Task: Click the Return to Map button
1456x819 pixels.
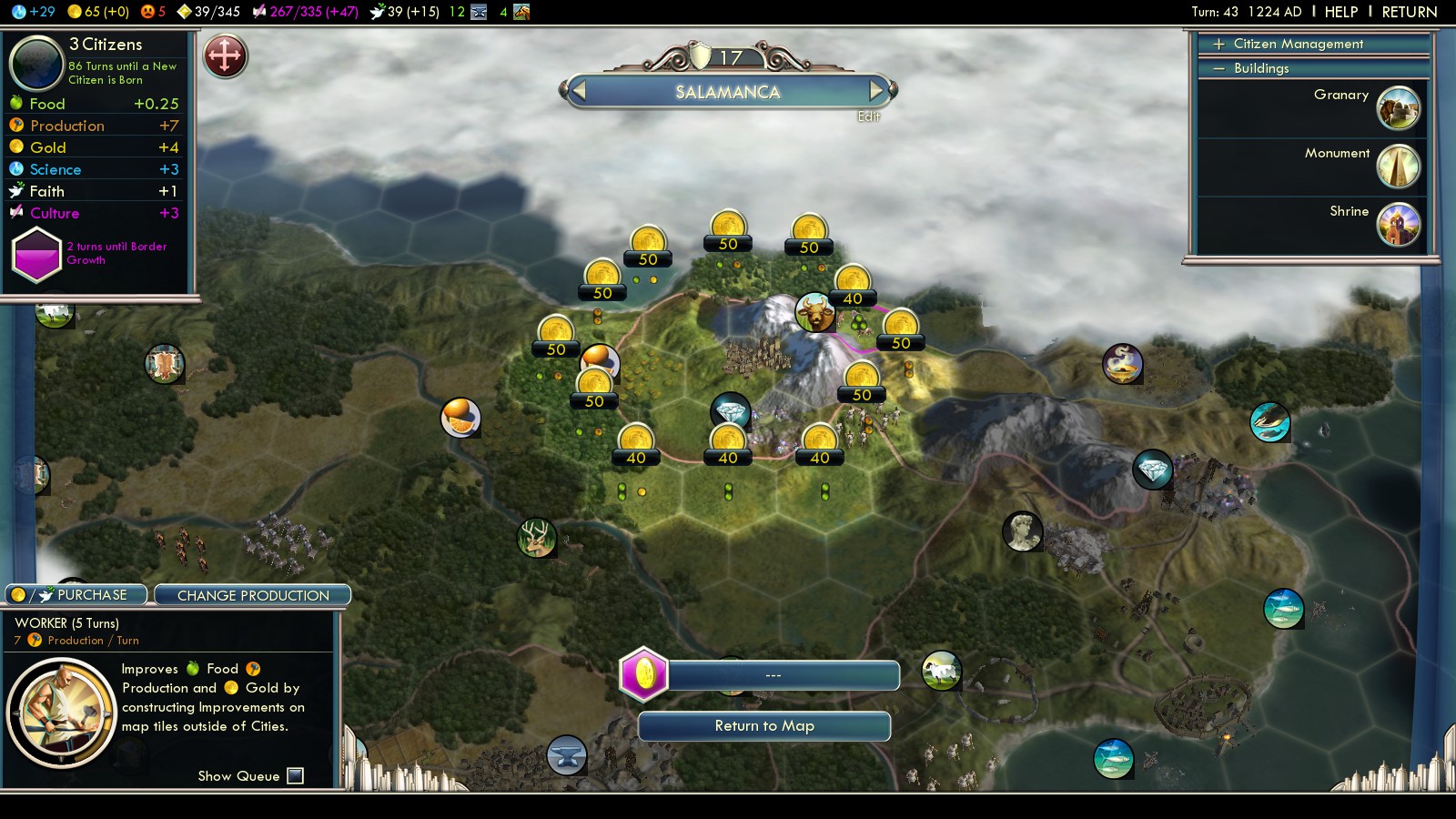Action: click(764, 726)
